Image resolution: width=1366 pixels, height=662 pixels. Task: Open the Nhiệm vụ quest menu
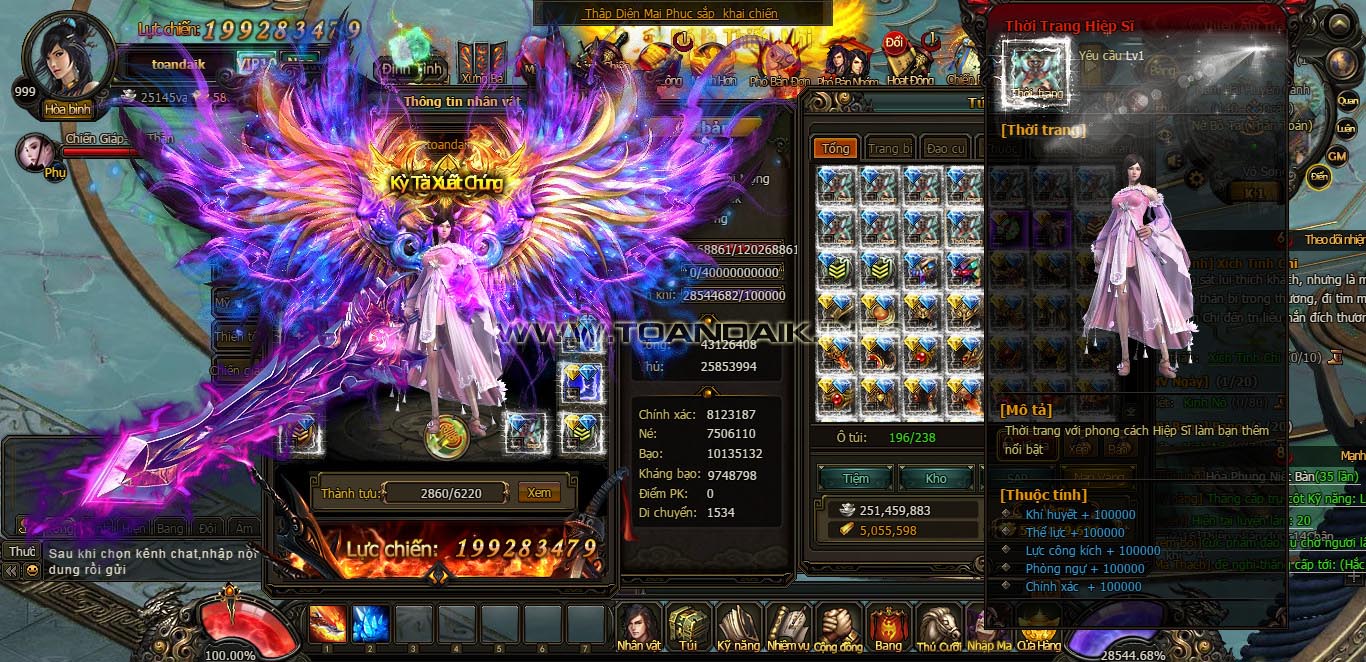pyautogui.click(x=788, y=626)
